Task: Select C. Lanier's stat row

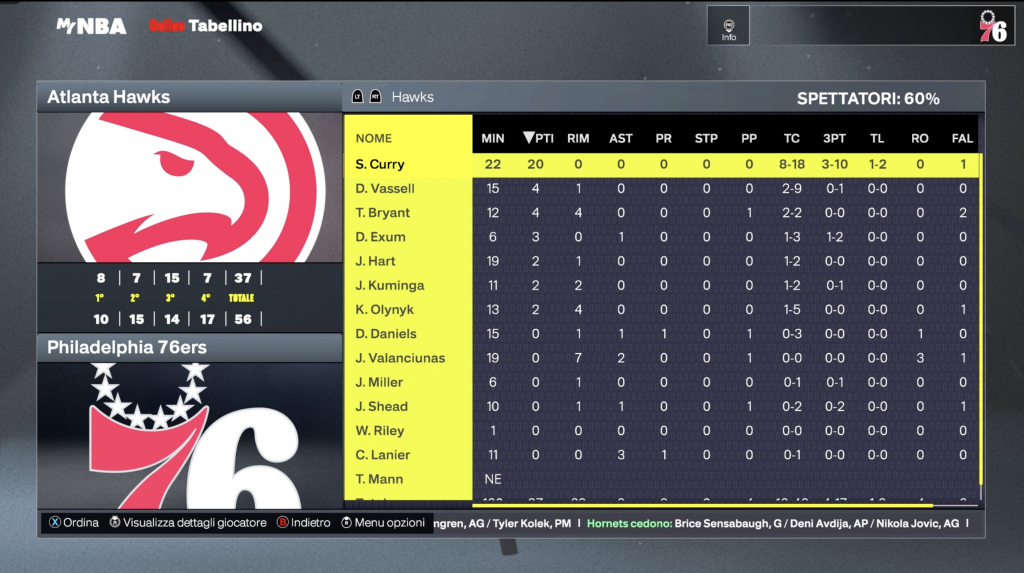Action: 382,455
